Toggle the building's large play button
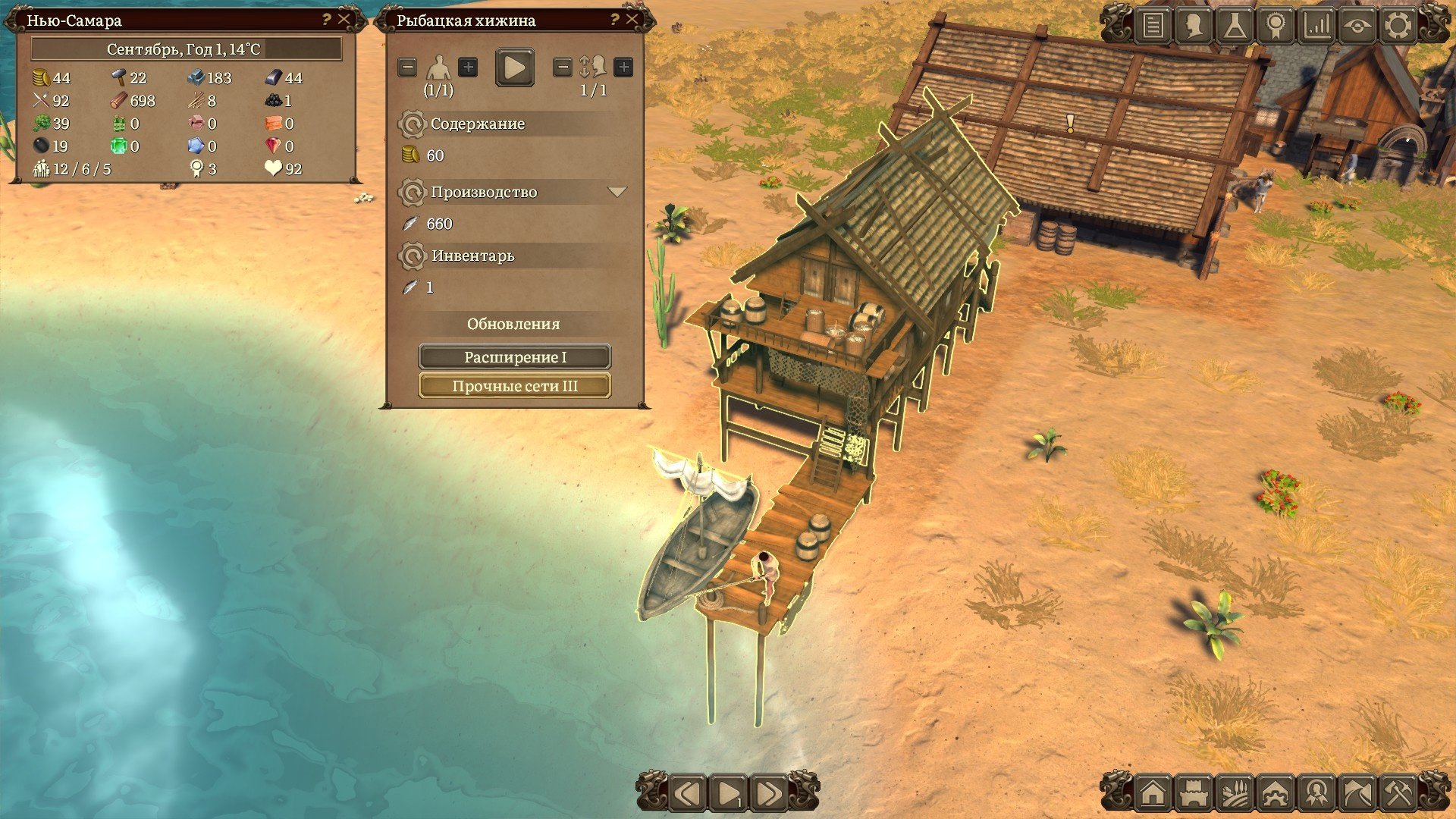The width and height of the screenshot is (1456, 819). tap(514, 67)
